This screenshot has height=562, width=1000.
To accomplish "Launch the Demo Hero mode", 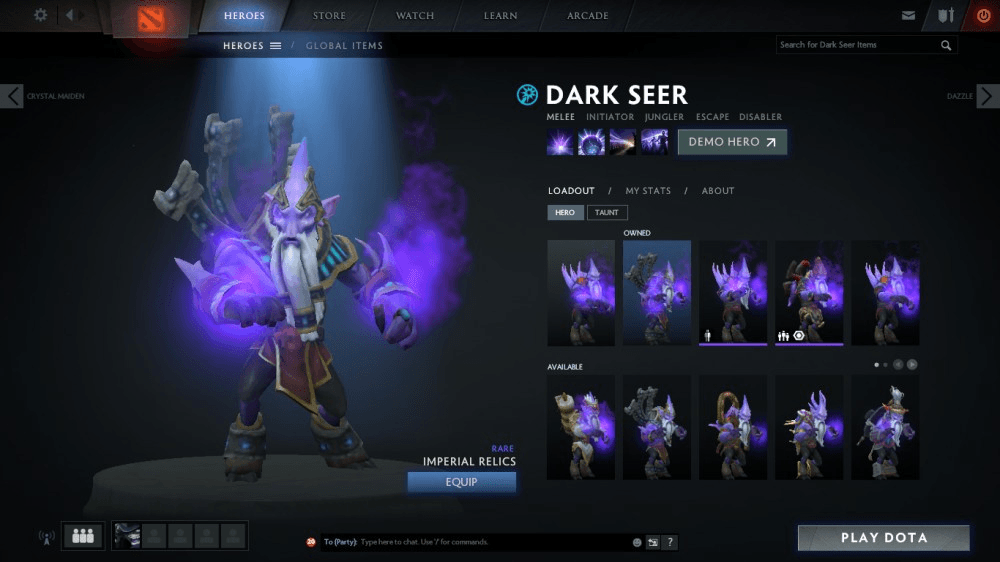I will [x=732, y=142].
